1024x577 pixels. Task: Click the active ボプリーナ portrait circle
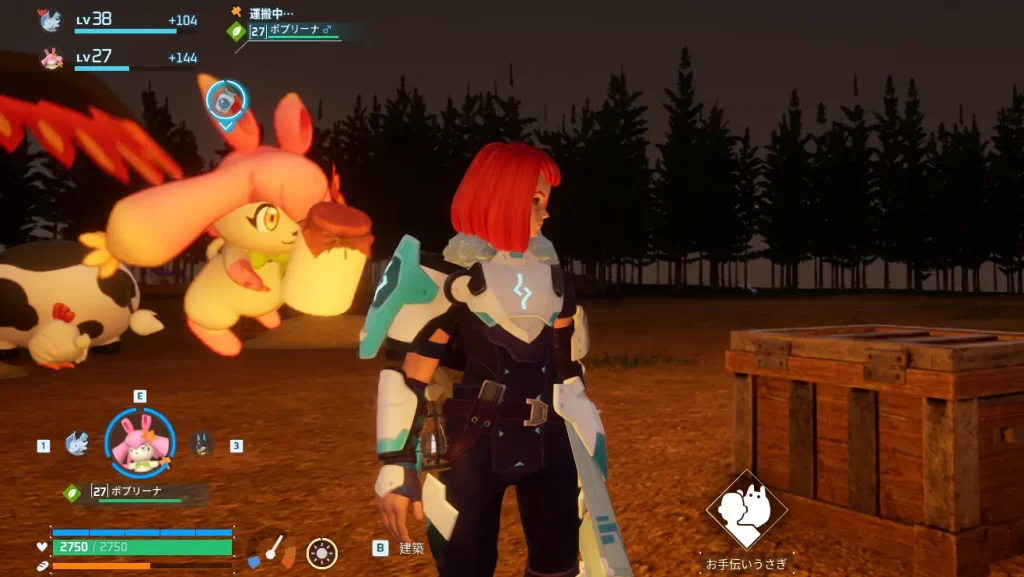tap(140, 443)
